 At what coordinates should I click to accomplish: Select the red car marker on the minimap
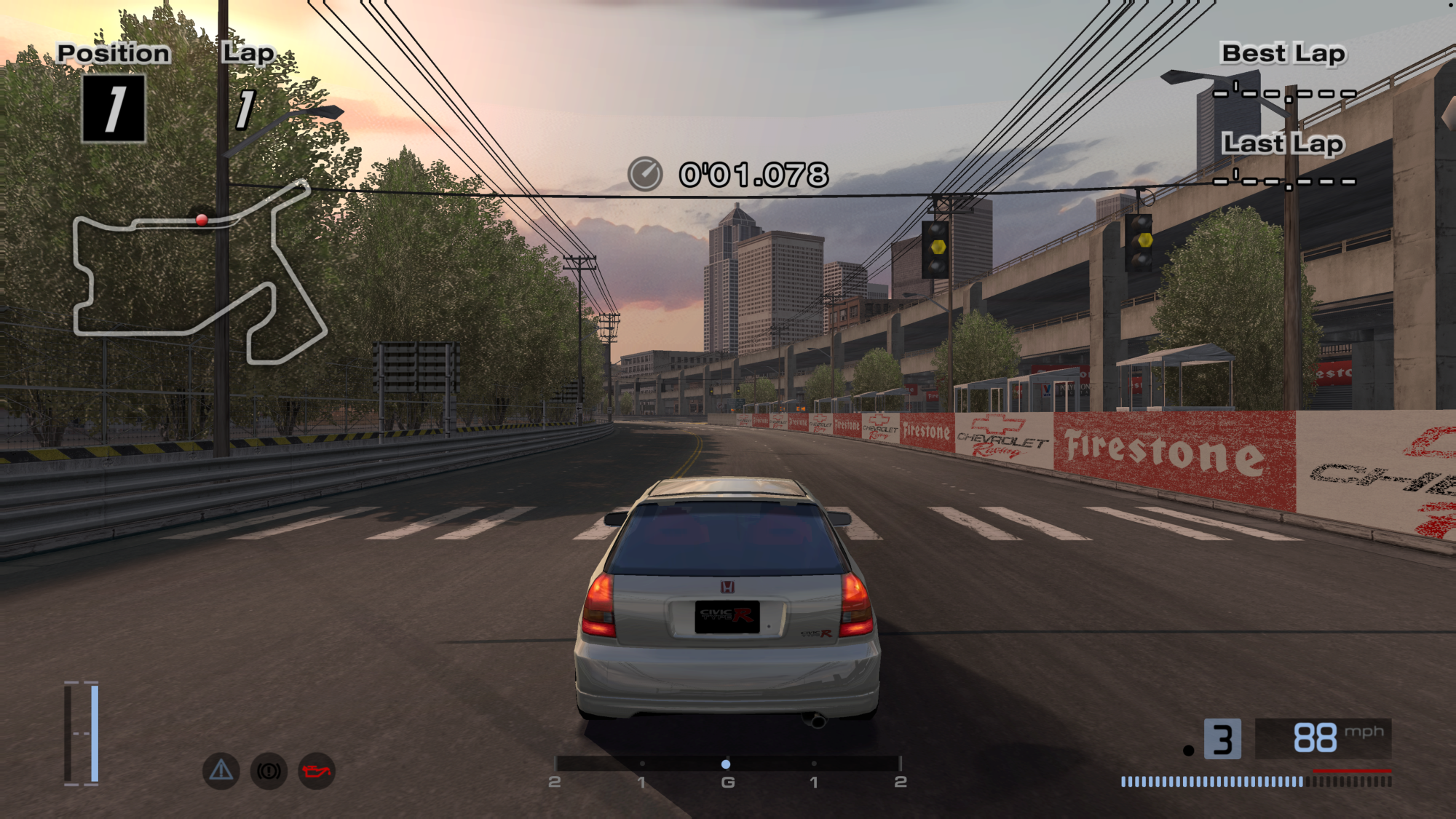tap(202, 219)
